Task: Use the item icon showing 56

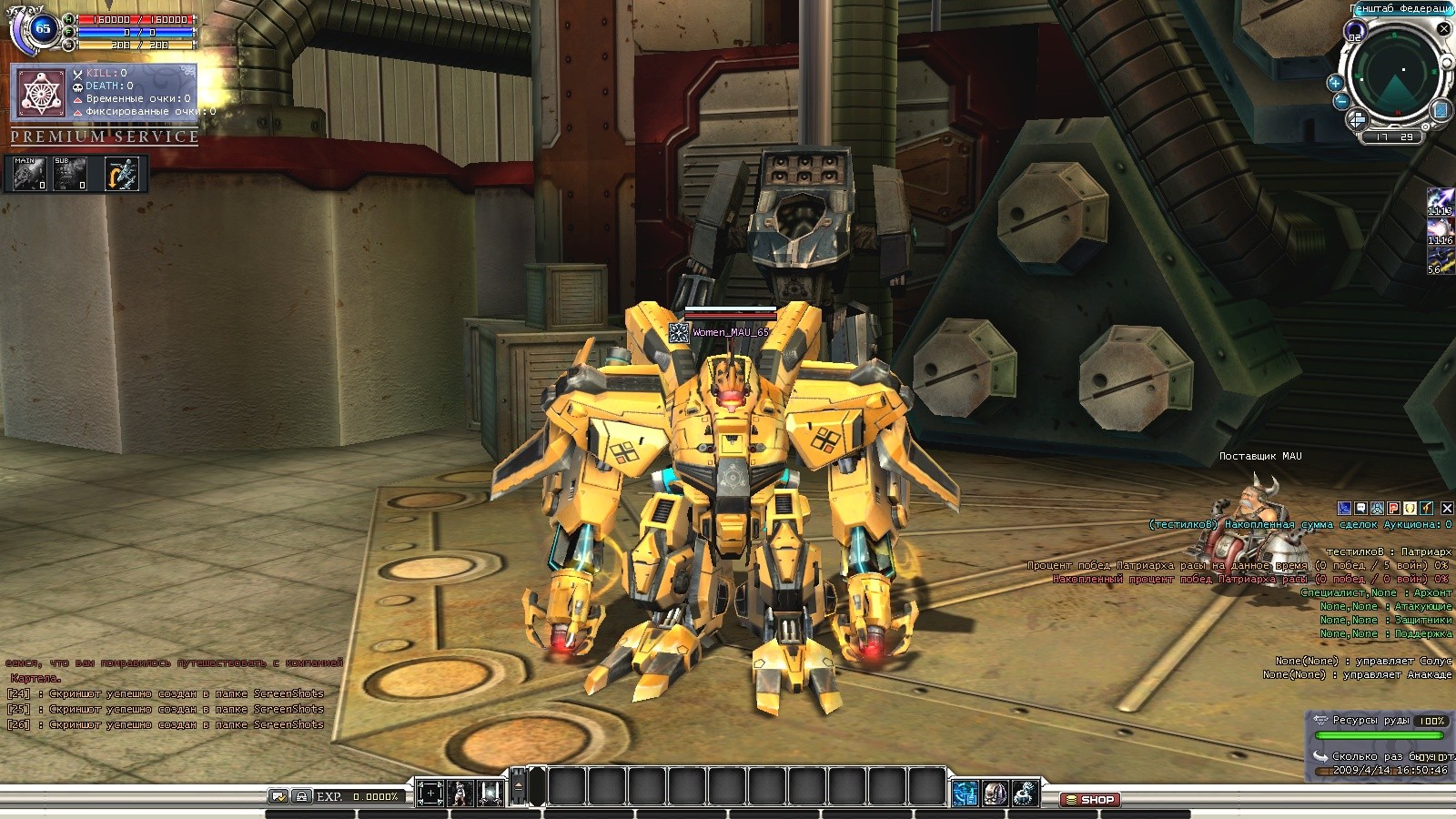Action: click(1440, 260)
